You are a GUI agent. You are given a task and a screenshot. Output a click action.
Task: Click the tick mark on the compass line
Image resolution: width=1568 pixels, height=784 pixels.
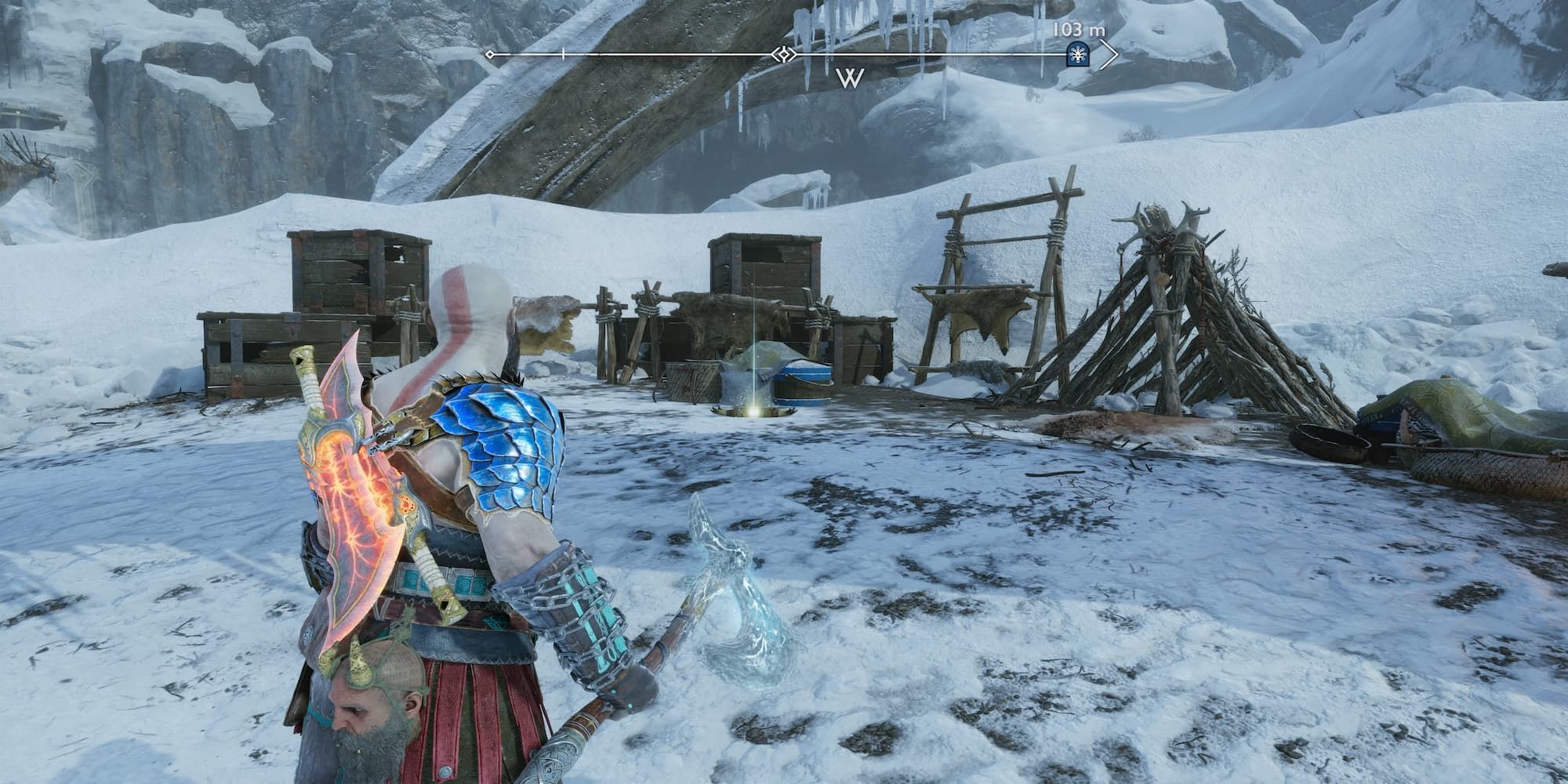(x=563, y=53)
